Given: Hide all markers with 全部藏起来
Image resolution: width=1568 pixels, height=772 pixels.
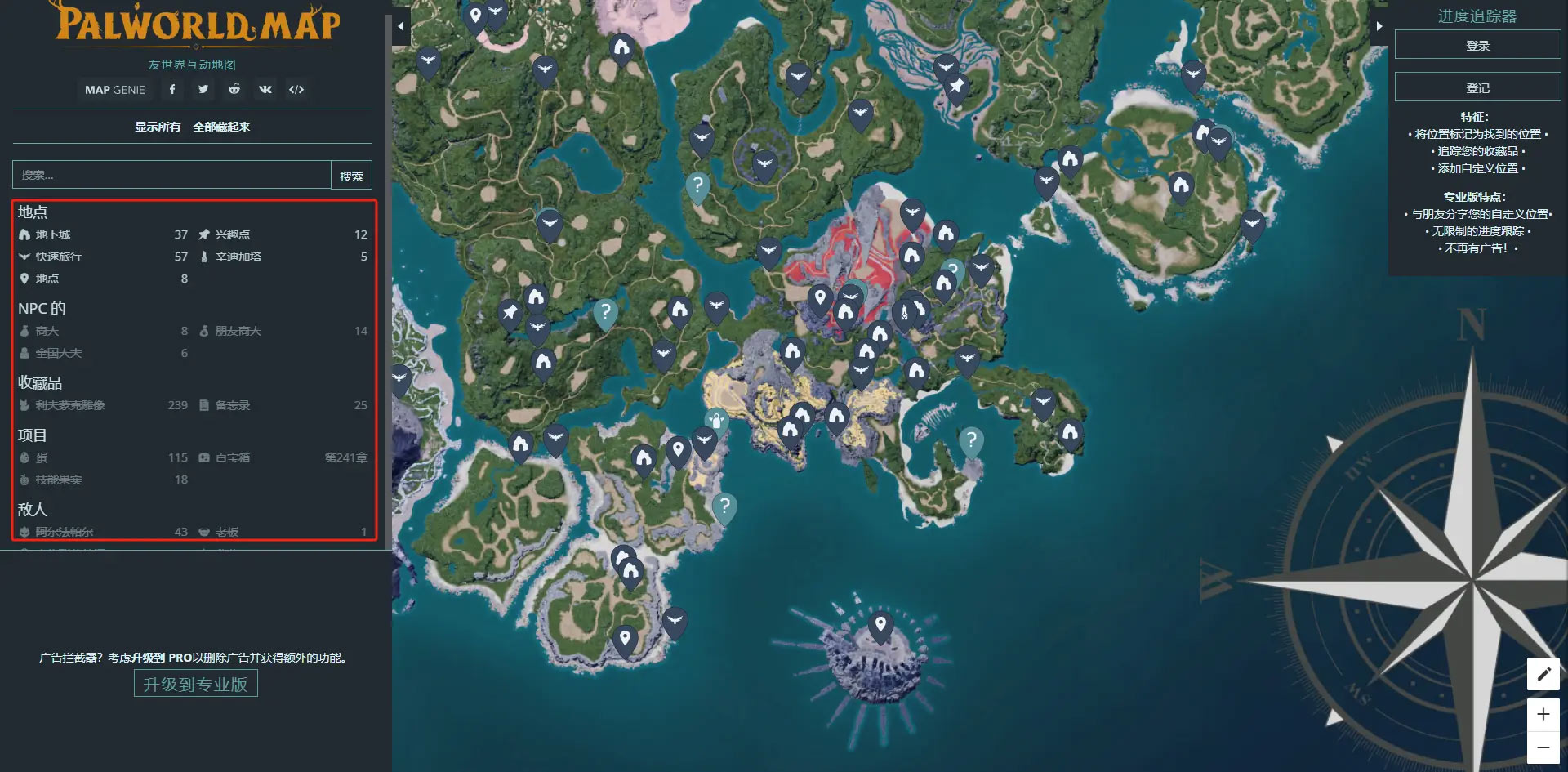Looking at the screenshot, I should (221, 127).
